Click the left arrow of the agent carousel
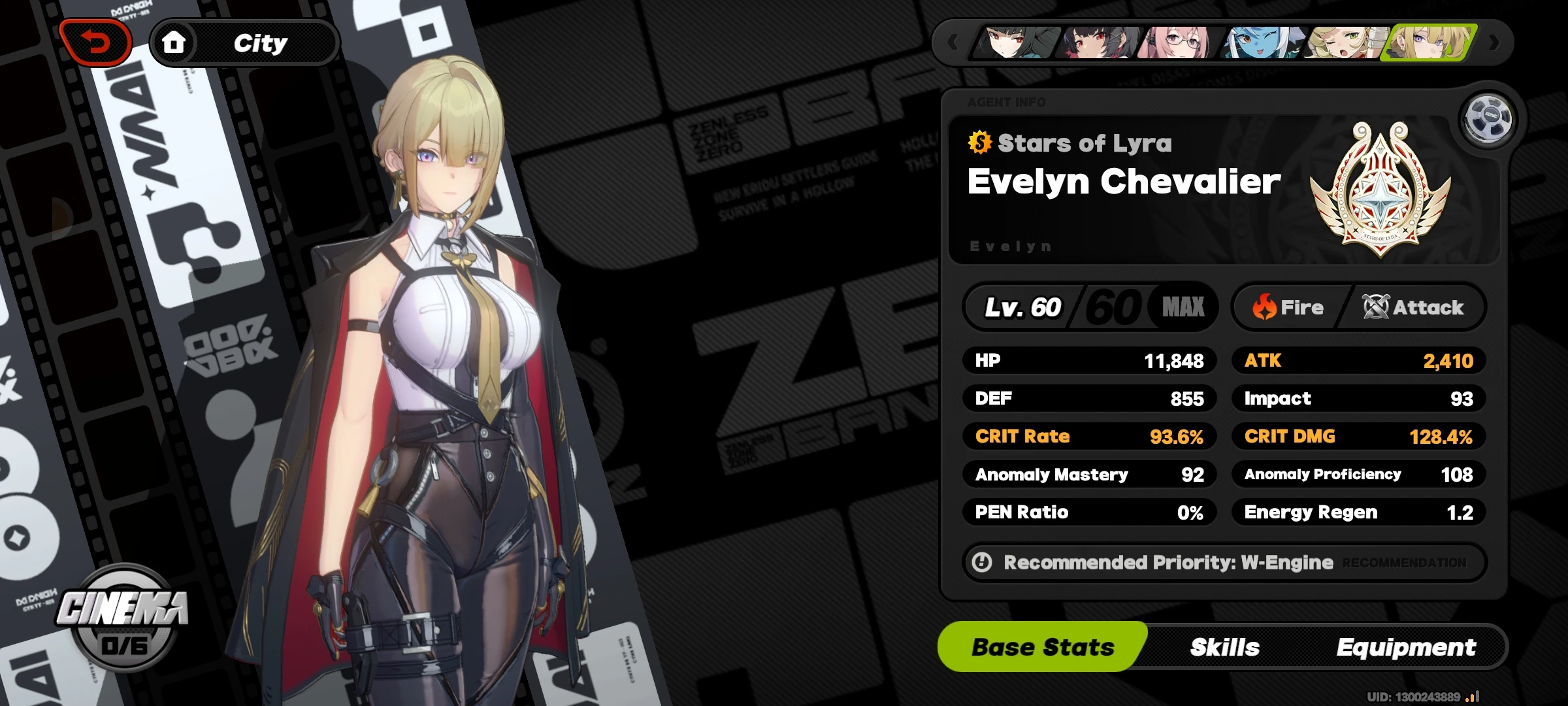 (x=951, y=41)
